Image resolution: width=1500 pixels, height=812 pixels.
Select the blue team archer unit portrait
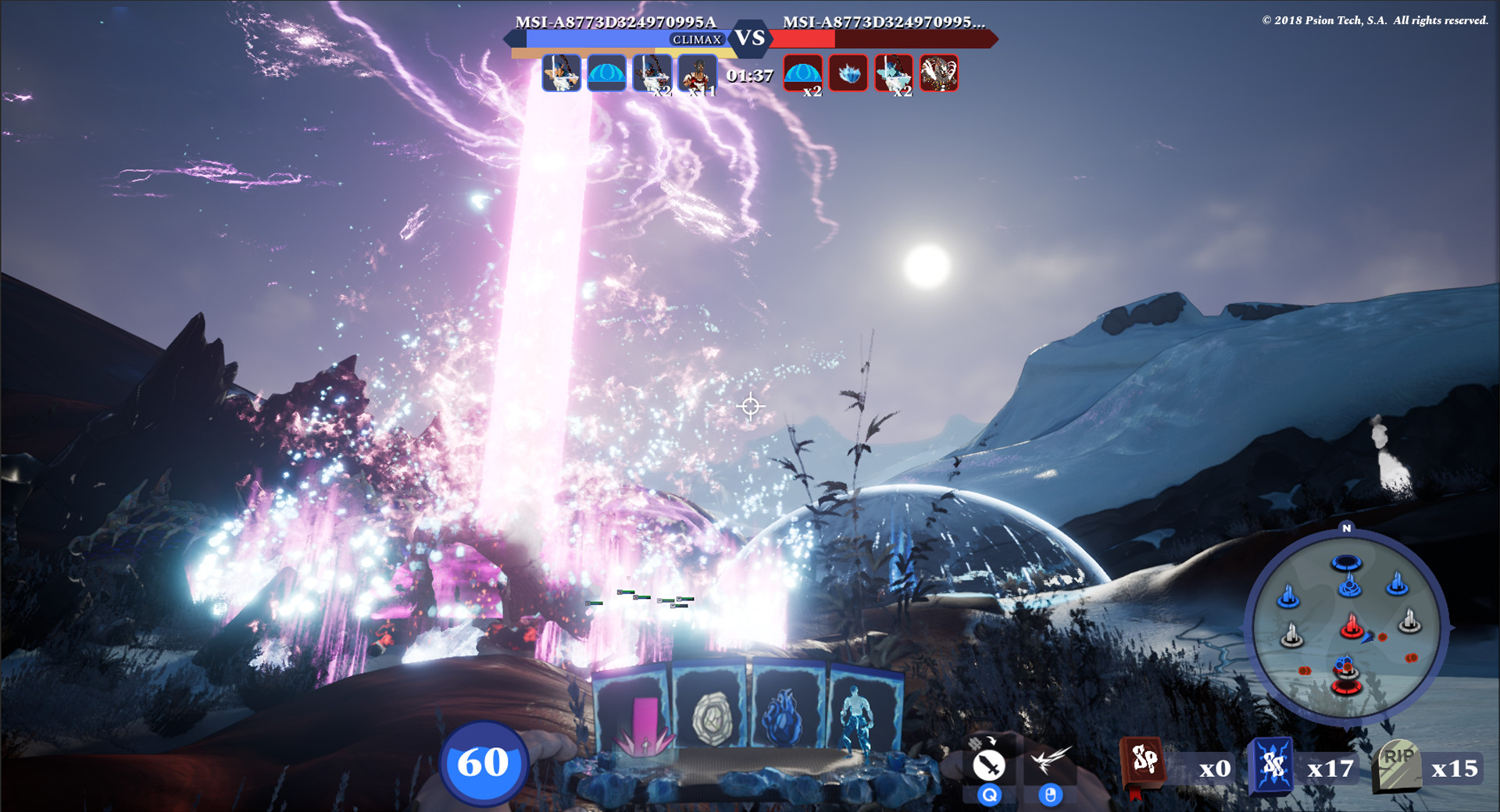pos(561,74)
